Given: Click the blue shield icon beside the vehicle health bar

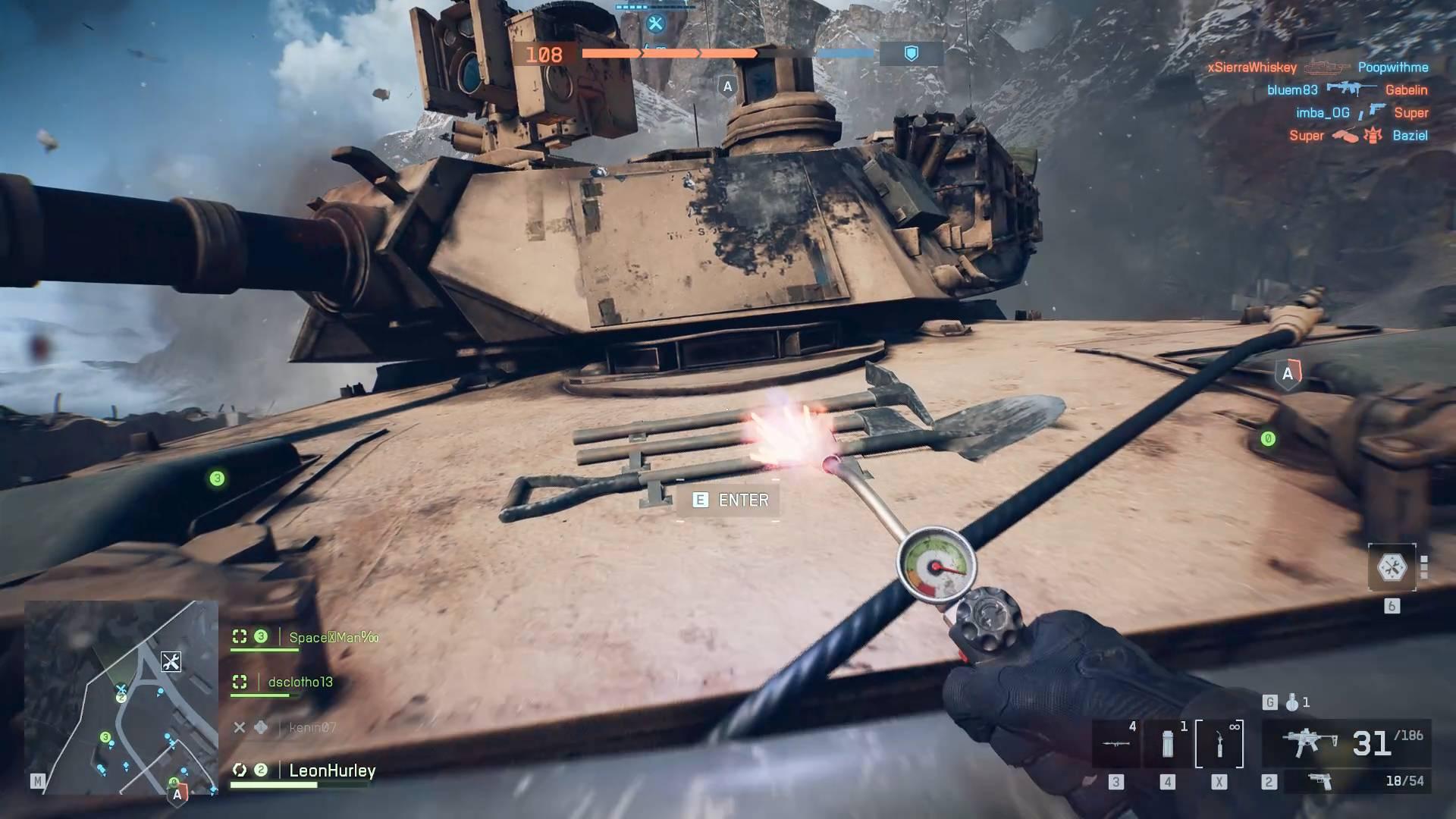Looking at the screenshot, I should (x=912, y=53).
